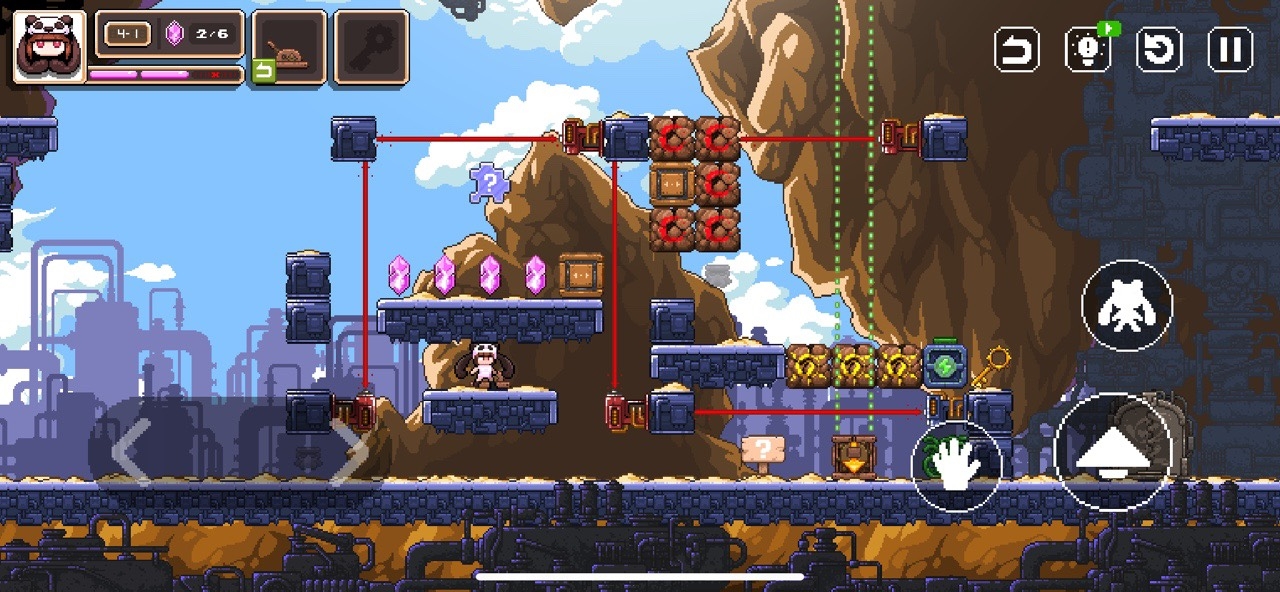
Task: Open the lightbulb hint button
Action: pos(1088,49)
